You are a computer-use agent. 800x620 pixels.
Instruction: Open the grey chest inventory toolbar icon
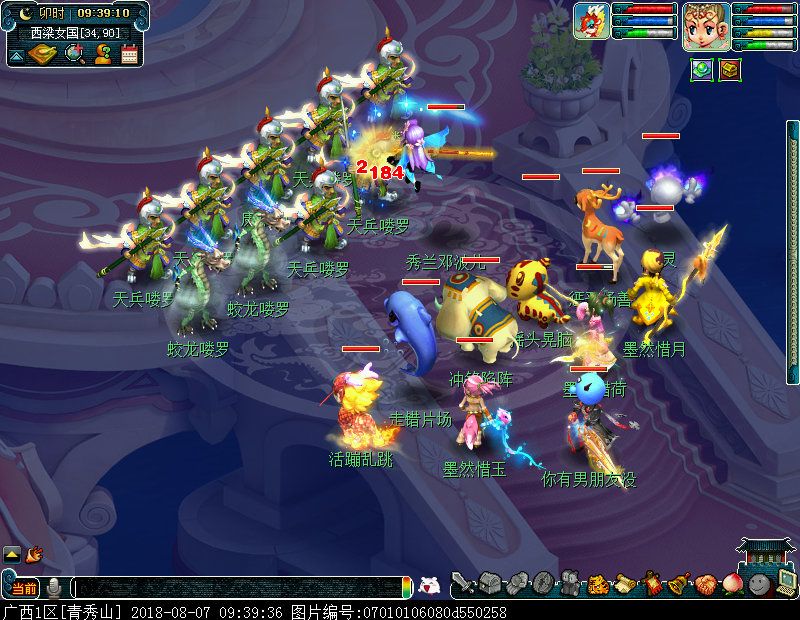point(490,582)
